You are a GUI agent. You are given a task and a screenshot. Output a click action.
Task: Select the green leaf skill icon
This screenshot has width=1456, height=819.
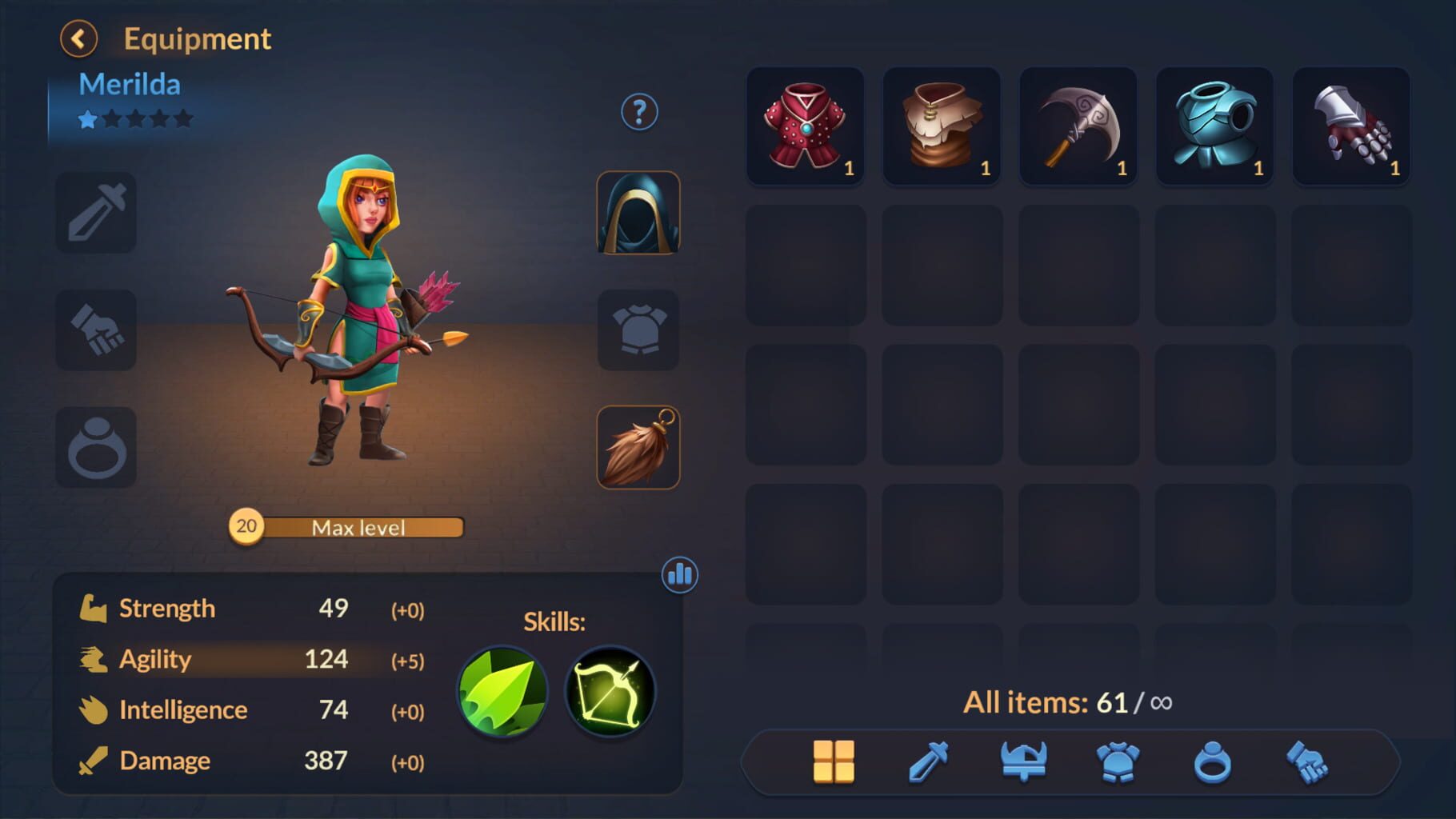coord(502,692)
